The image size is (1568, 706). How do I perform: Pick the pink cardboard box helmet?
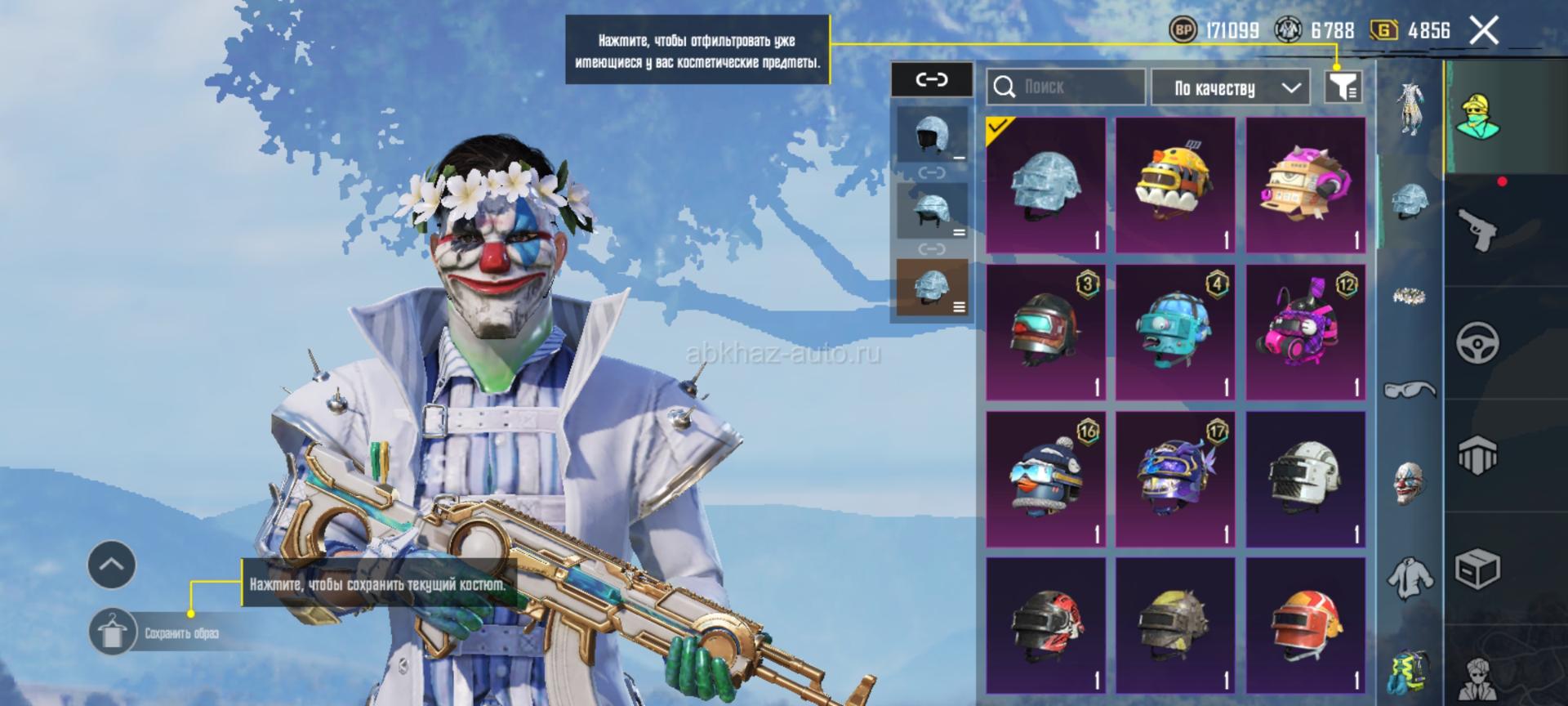pyautogui.click(x=1305, y=185)
